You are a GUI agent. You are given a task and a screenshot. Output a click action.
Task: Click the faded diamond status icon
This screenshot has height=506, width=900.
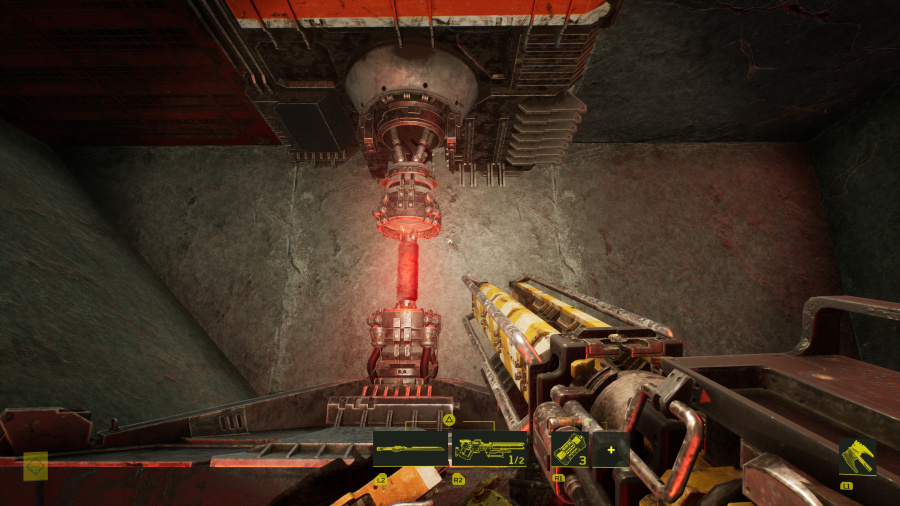pos(36,465)
